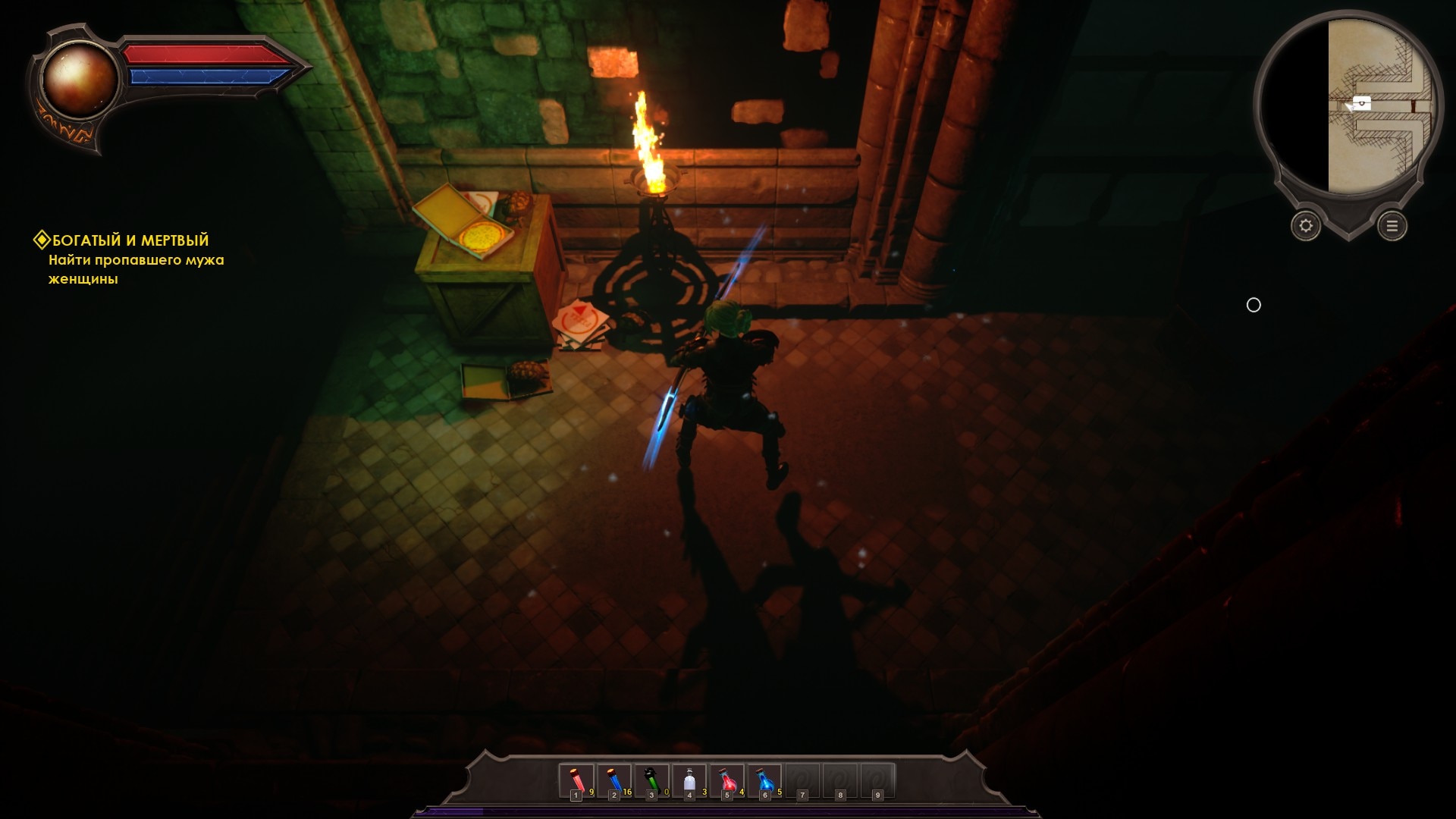The image size is (1456, 819).
Task: Select the green vial in slot 3
Action: pos(651,781)
